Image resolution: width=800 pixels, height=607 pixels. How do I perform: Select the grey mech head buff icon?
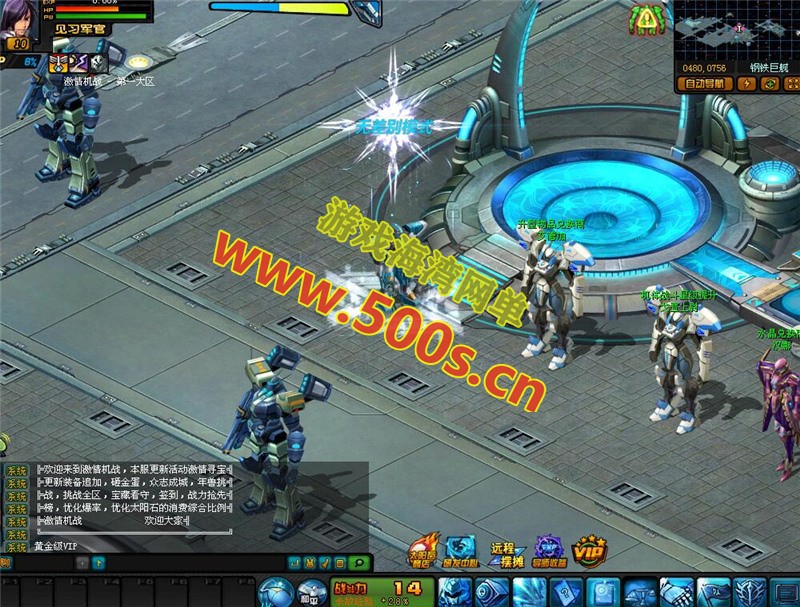point(97,62)
